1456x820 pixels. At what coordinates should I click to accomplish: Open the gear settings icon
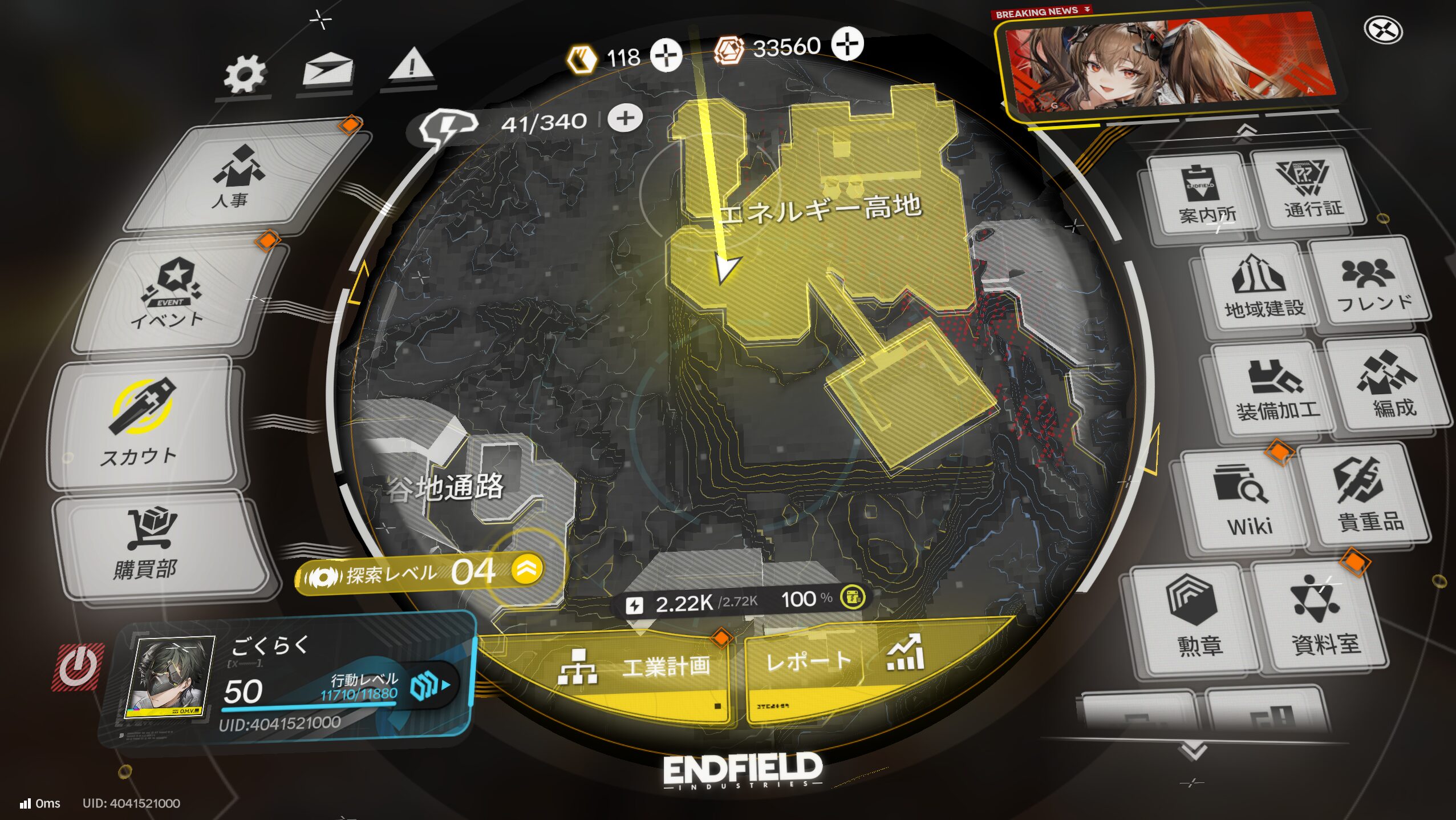tap(245, 75)
